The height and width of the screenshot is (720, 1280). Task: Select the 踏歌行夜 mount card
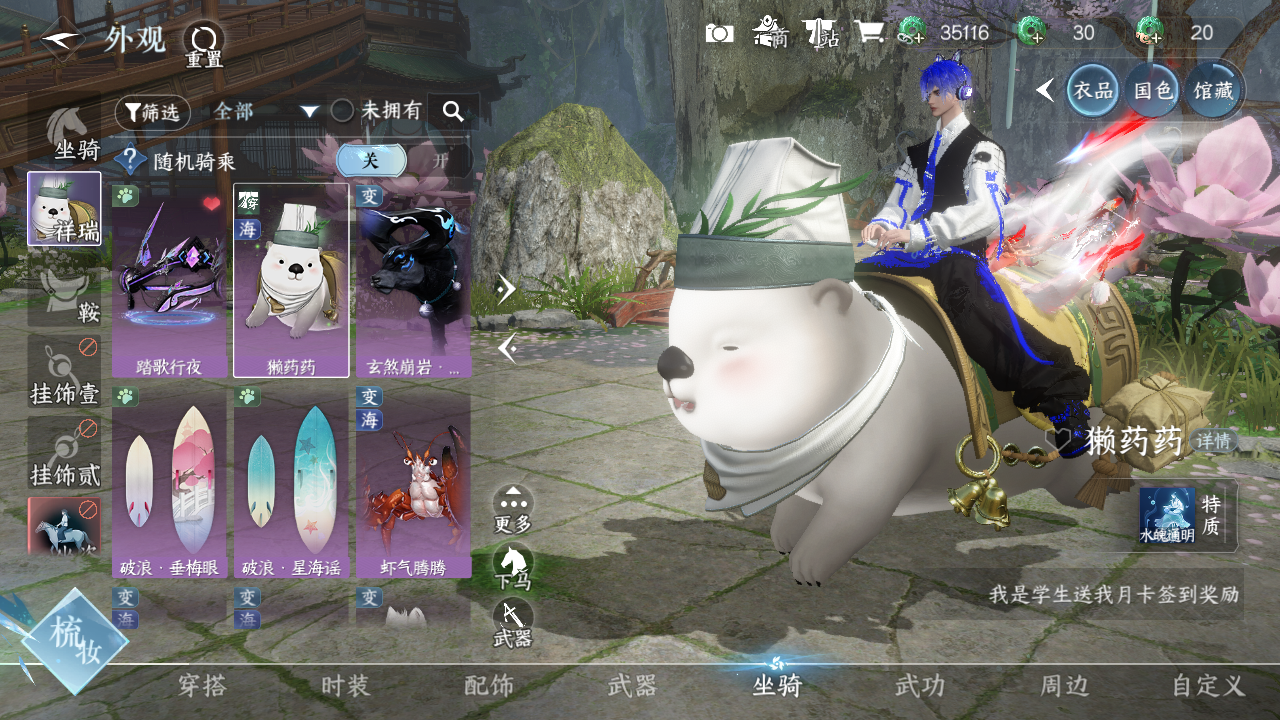click(169, 280)
